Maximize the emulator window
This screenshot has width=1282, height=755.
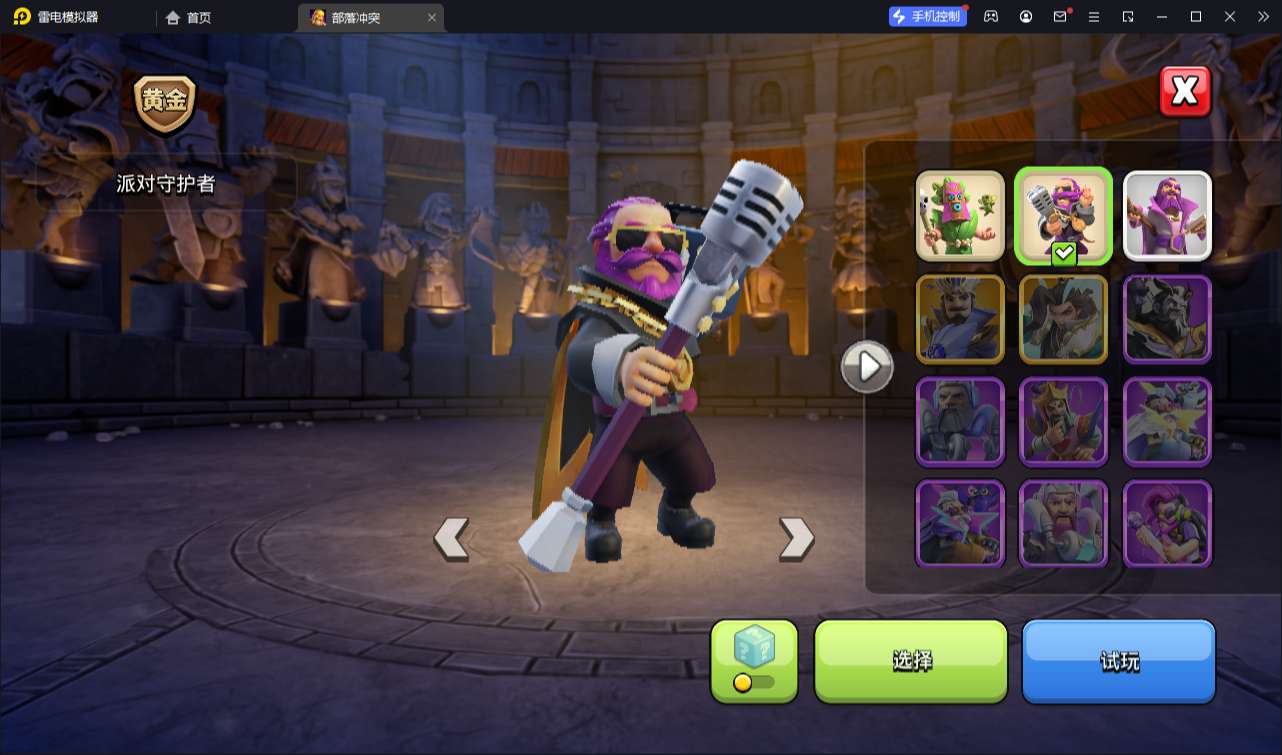(1195, 17)
